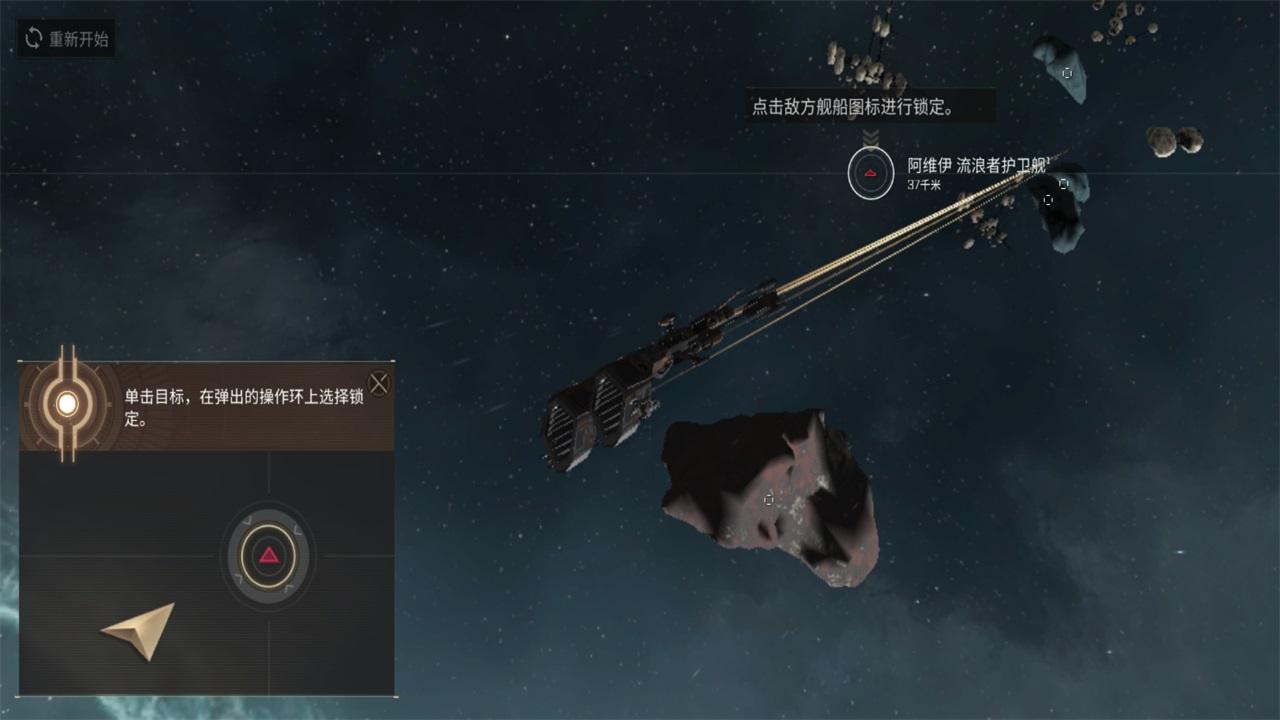The width and height of the screenshot is (1280, 720).
Task: Close the tutorial instruction panel
Action: (380, 381)
